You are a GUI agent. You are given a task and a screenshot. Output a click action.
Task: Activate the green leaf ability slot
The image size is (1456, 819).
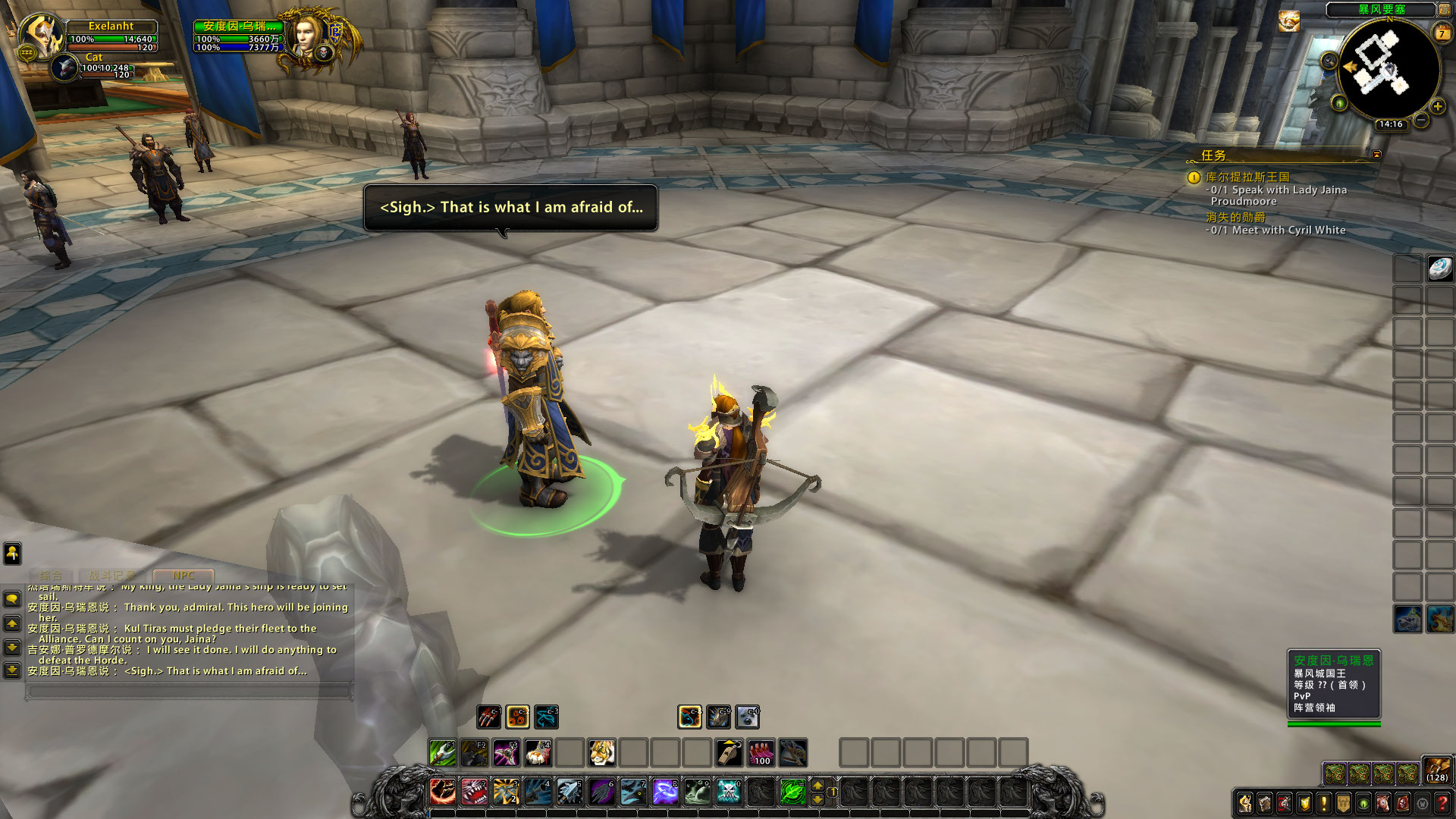[x=792, y=792]
